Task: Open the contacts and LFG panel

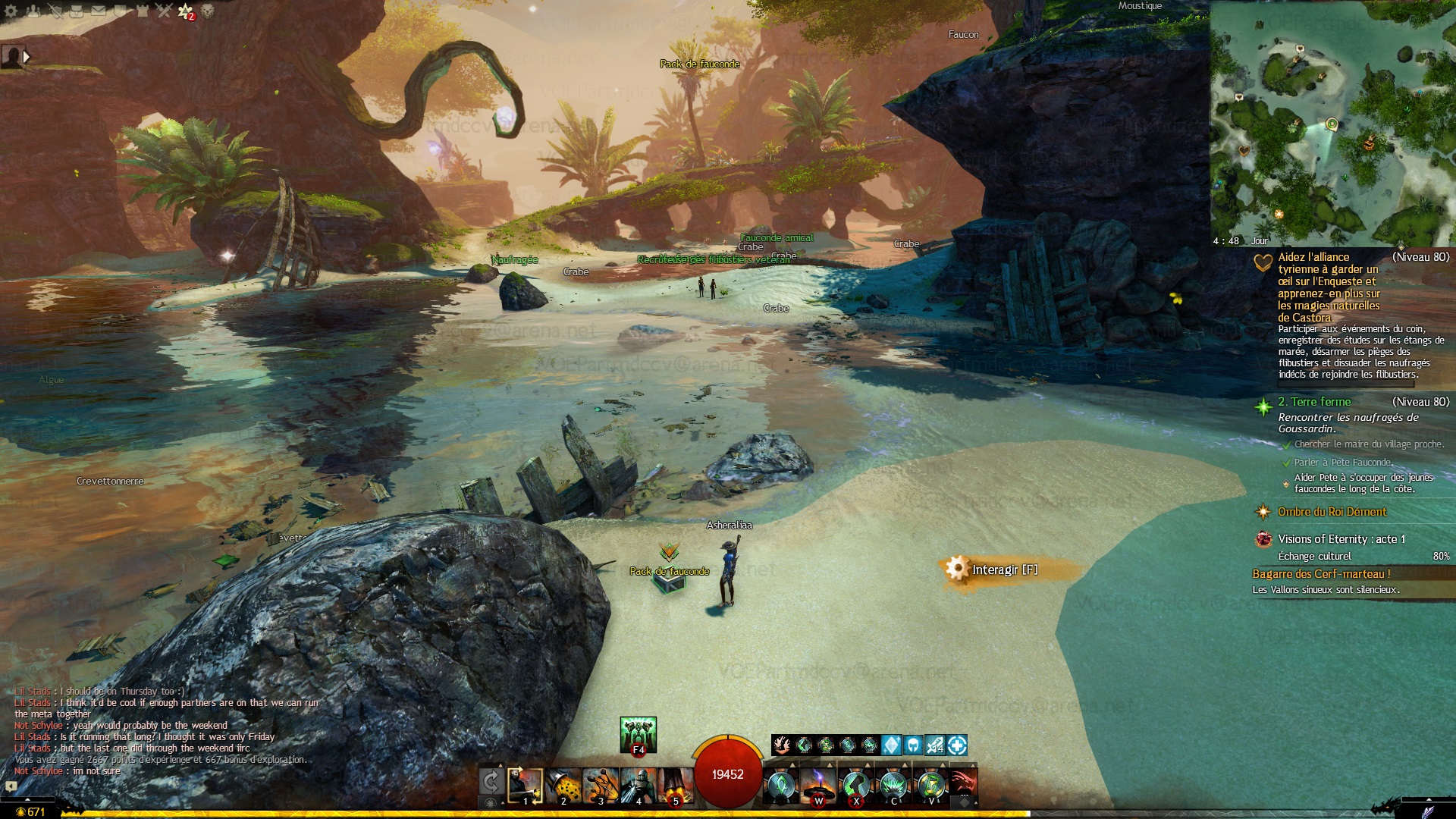Action: [x=33, y=11]
